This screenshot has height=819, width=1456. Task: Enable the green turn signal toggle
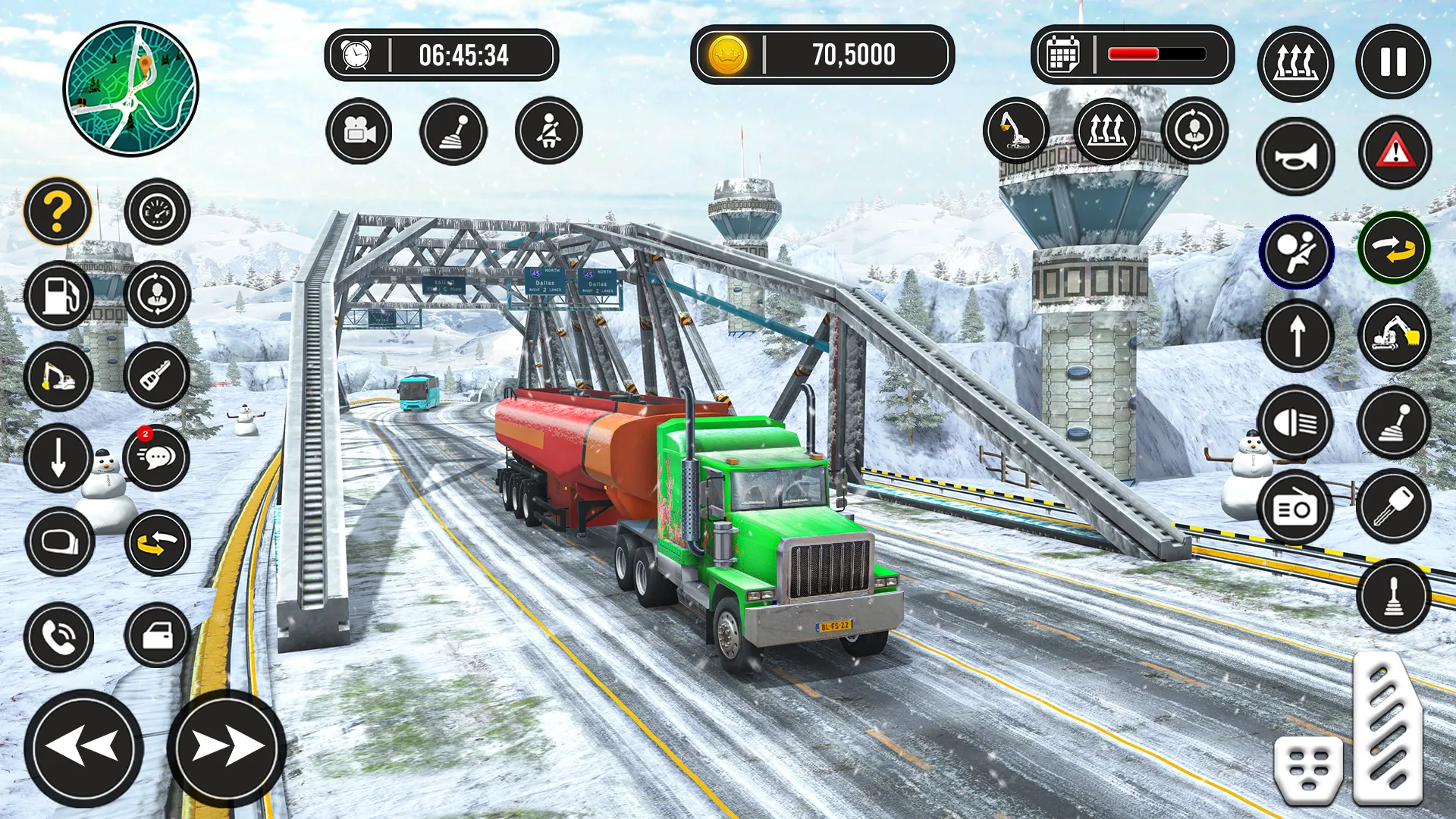[x=1394, y=250]
